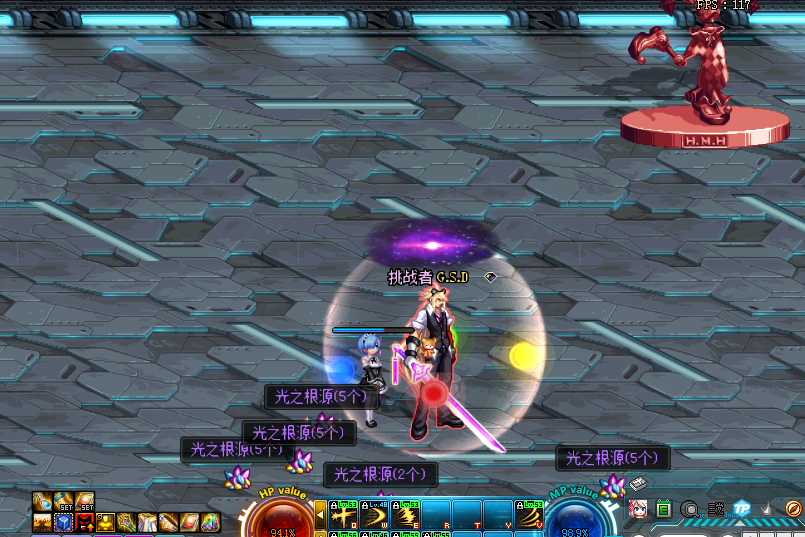Select the golden figure quick slot item
Screen dimensions: 805x537
[107, 522]
